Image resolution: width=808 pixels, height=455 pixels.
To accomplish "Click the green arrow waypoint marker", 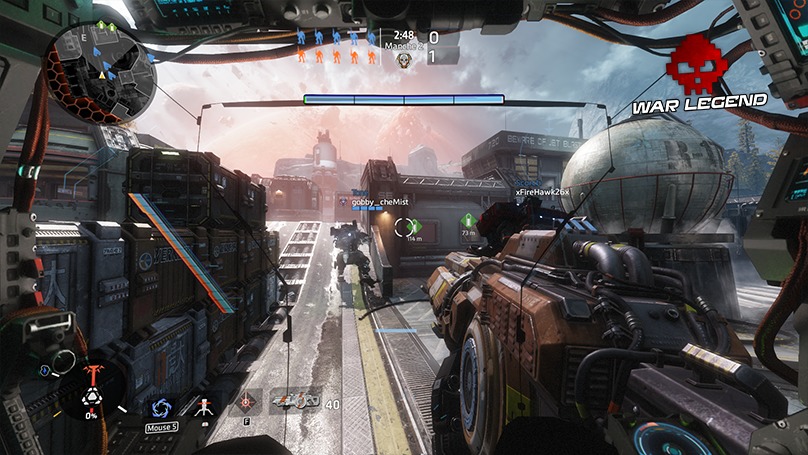I will point(468,221).
